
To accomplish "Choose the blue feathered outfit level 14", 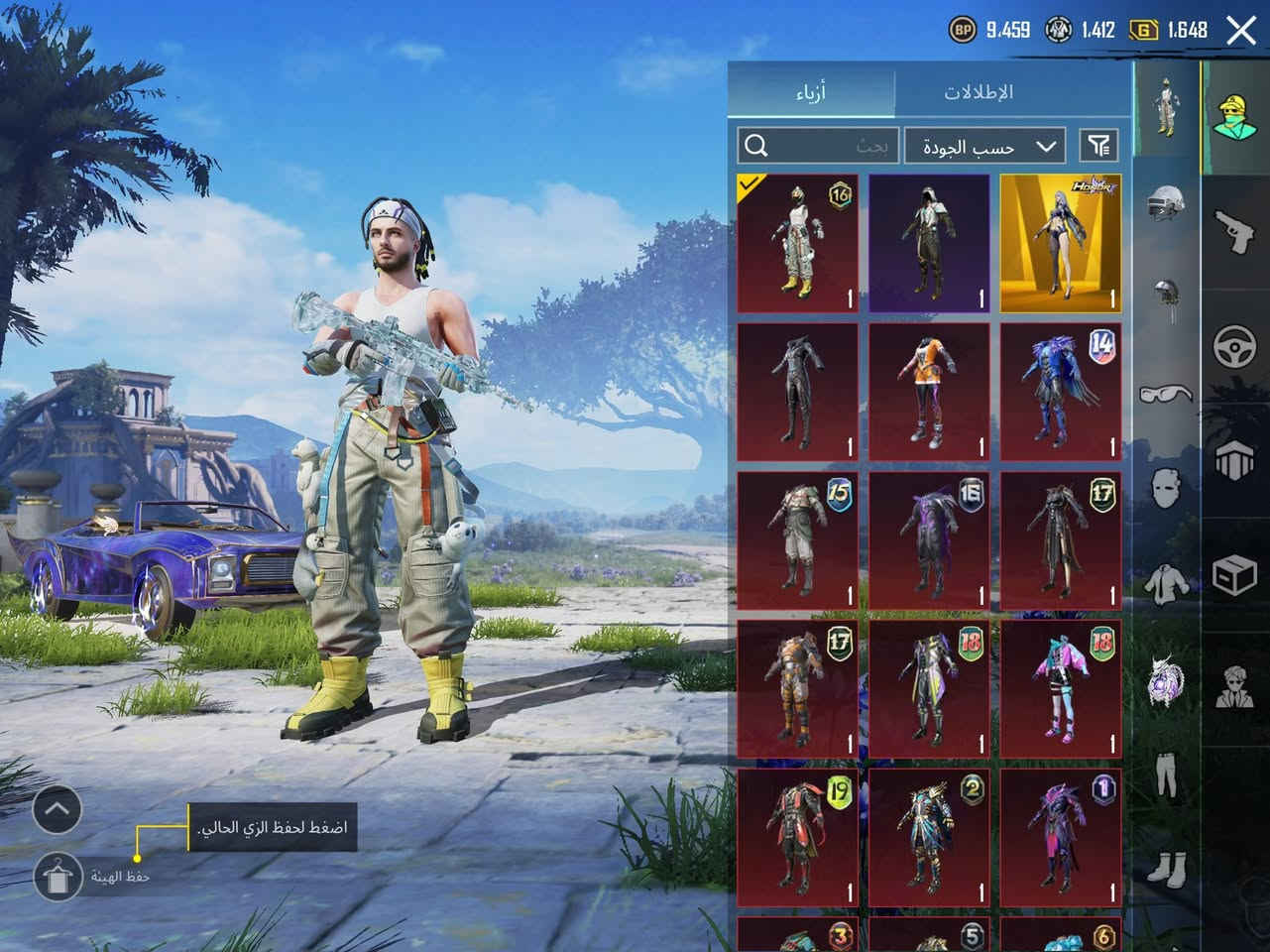I will [x=1060, y=392].
